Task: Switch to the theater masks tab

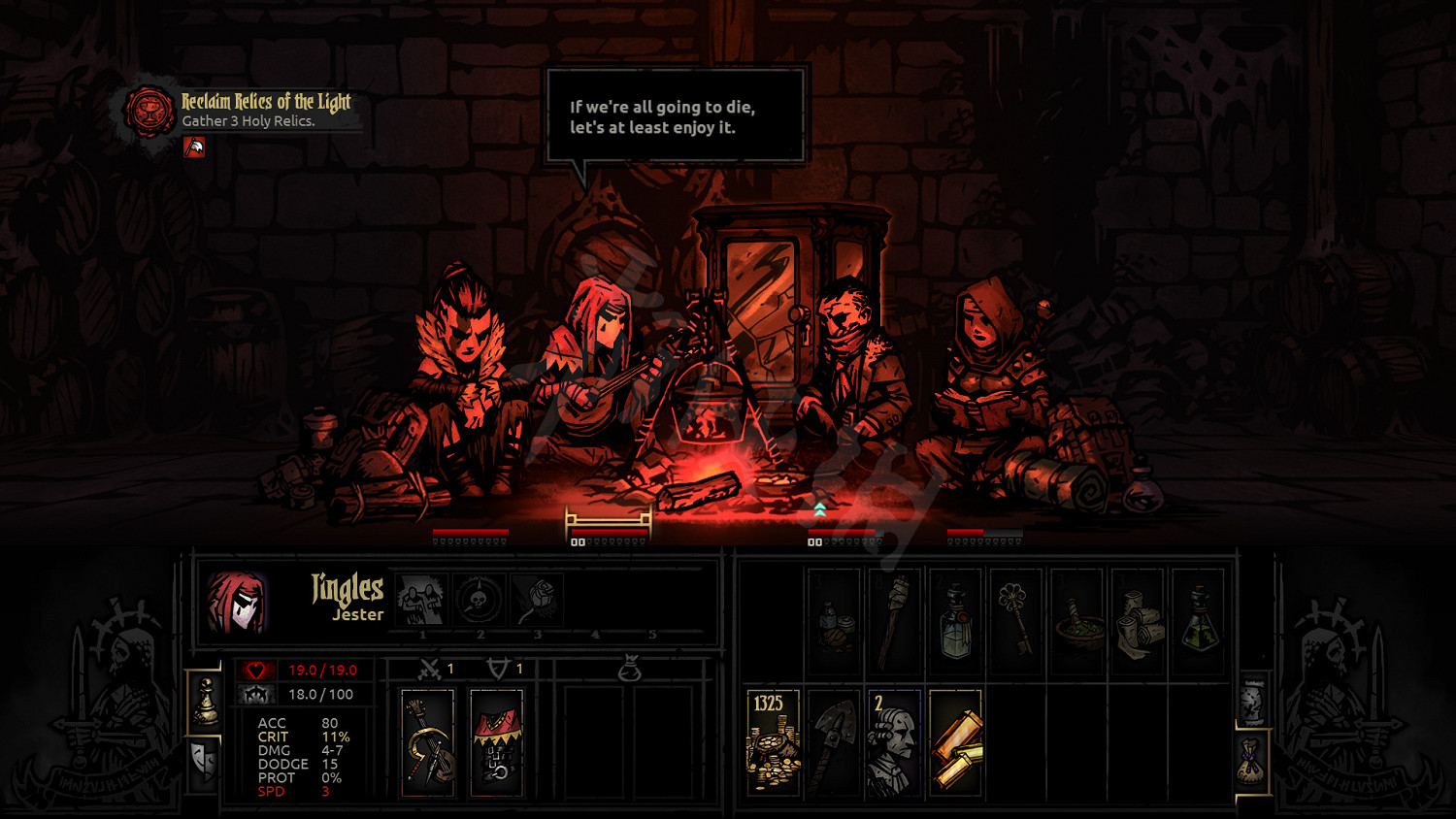Action: [x=205, y=762]
